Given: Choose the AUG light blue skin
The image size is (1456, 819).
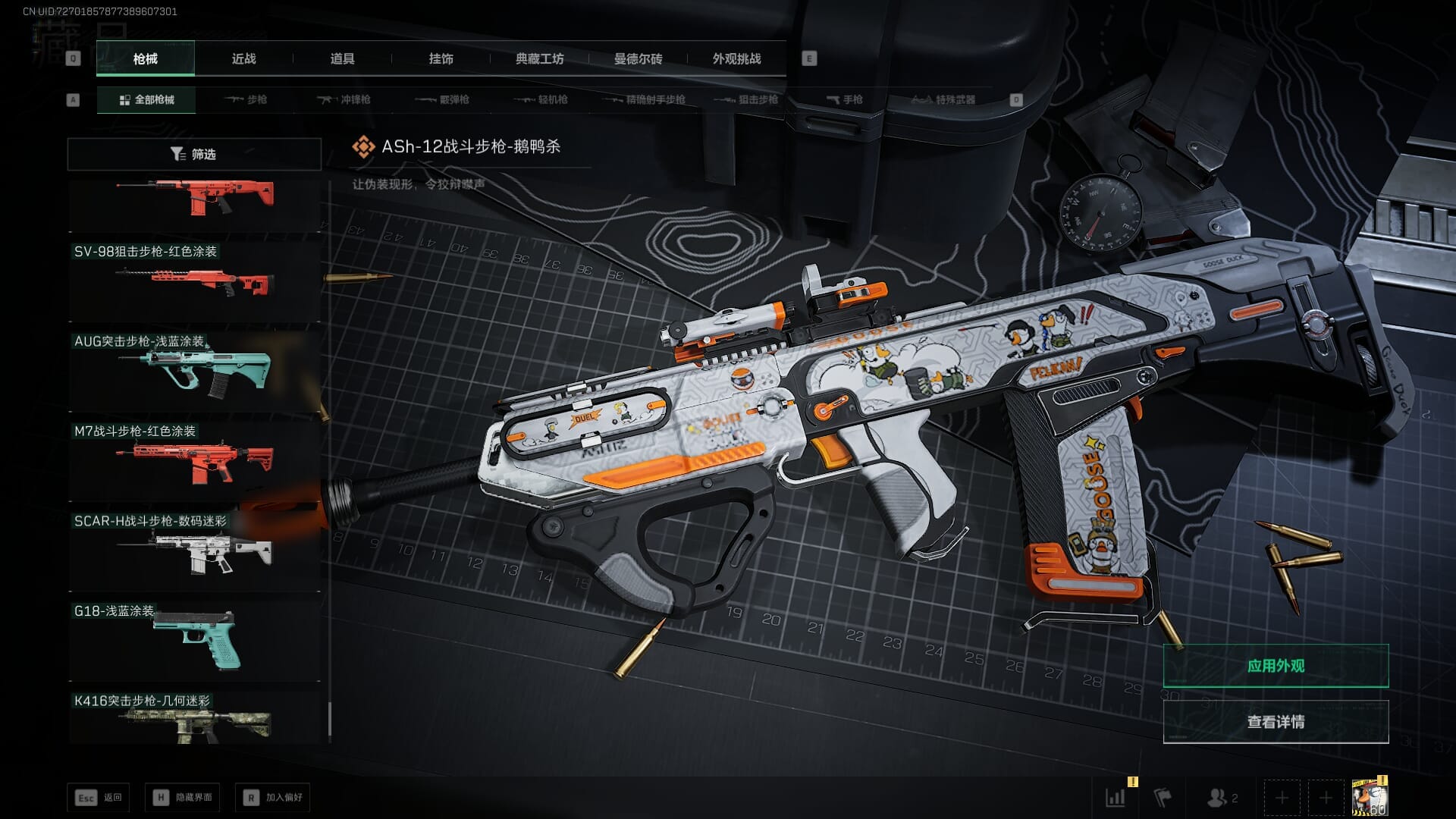Looking at the screenshot, I should point(195,369).
